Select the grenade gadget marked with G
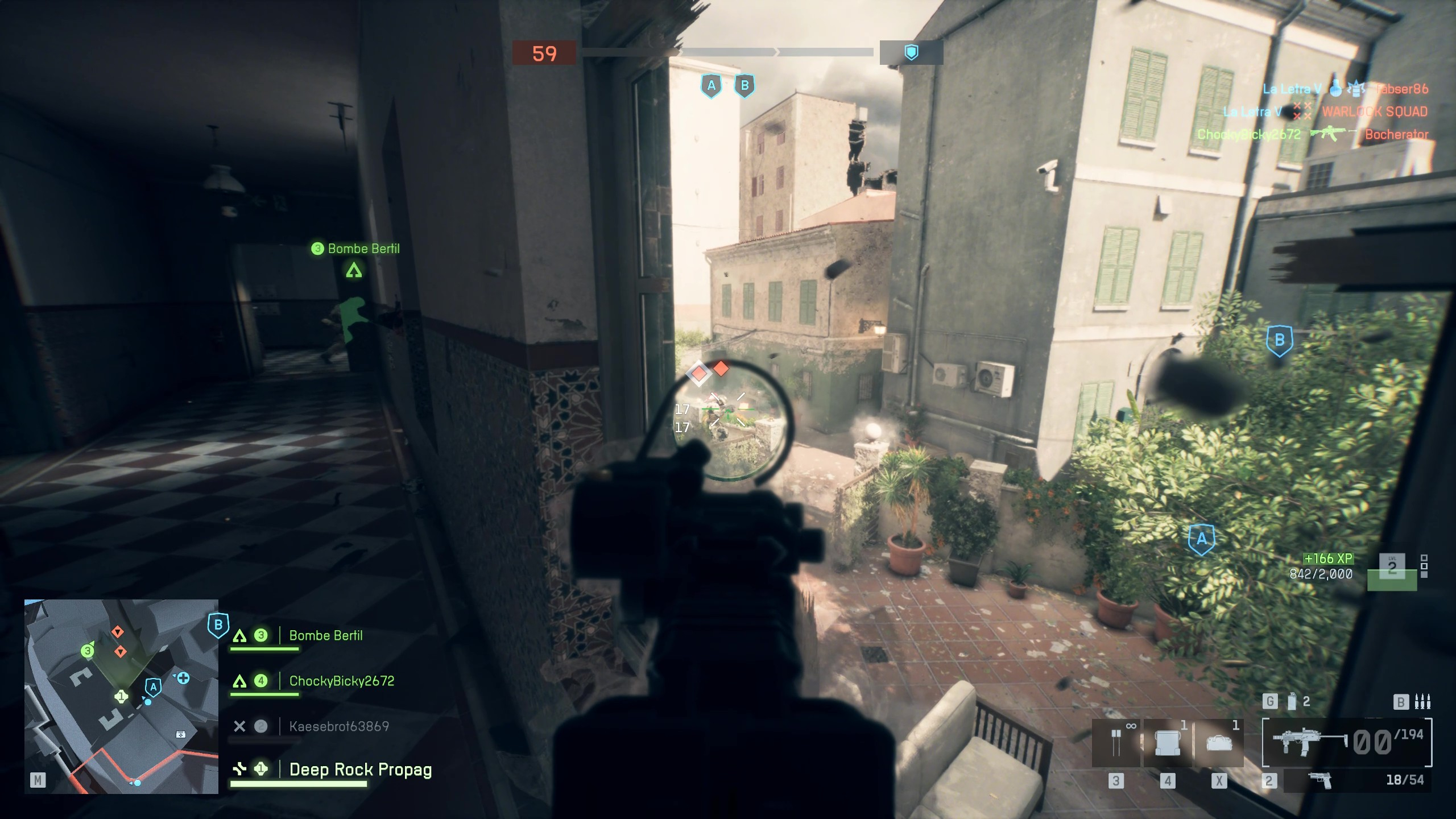This screenshot has width=1456, height=819. (x=1291, y=702)
